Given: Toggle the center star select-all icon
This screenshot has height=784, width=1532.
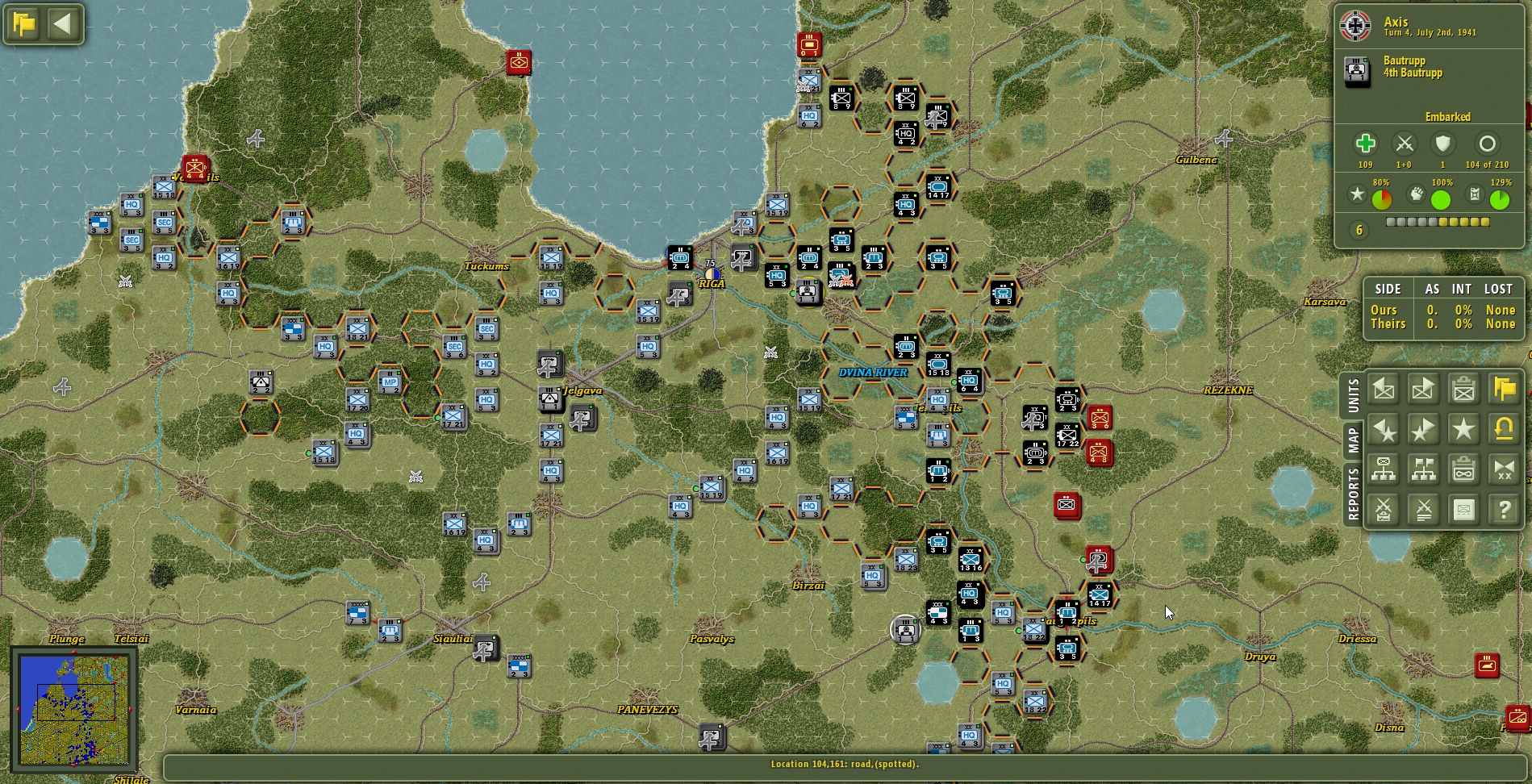Looking at the screenshot, I should coord(1463,429).
